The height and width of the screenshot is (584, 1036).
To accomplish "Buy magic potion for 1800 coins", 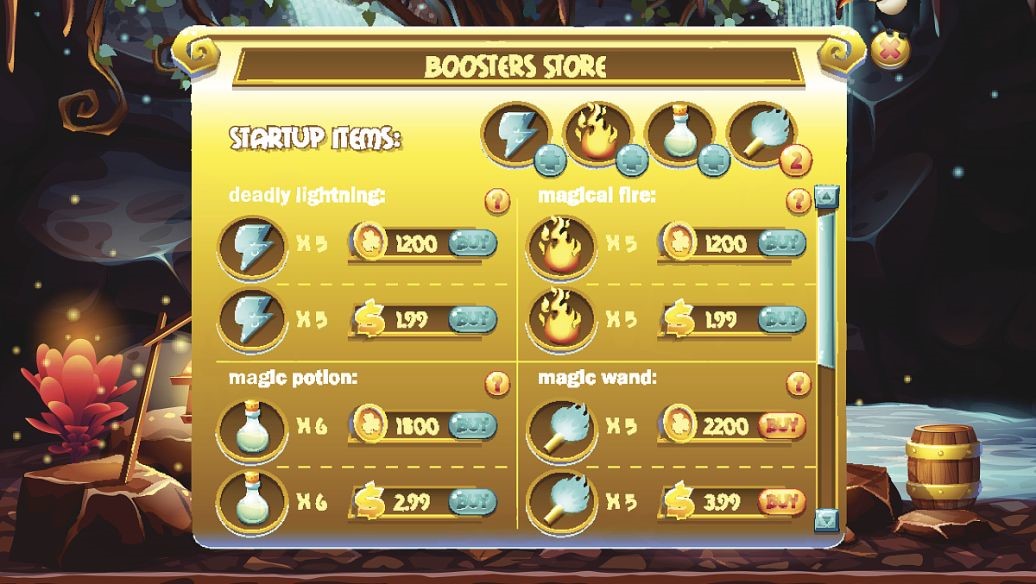I will coord(472,425).
